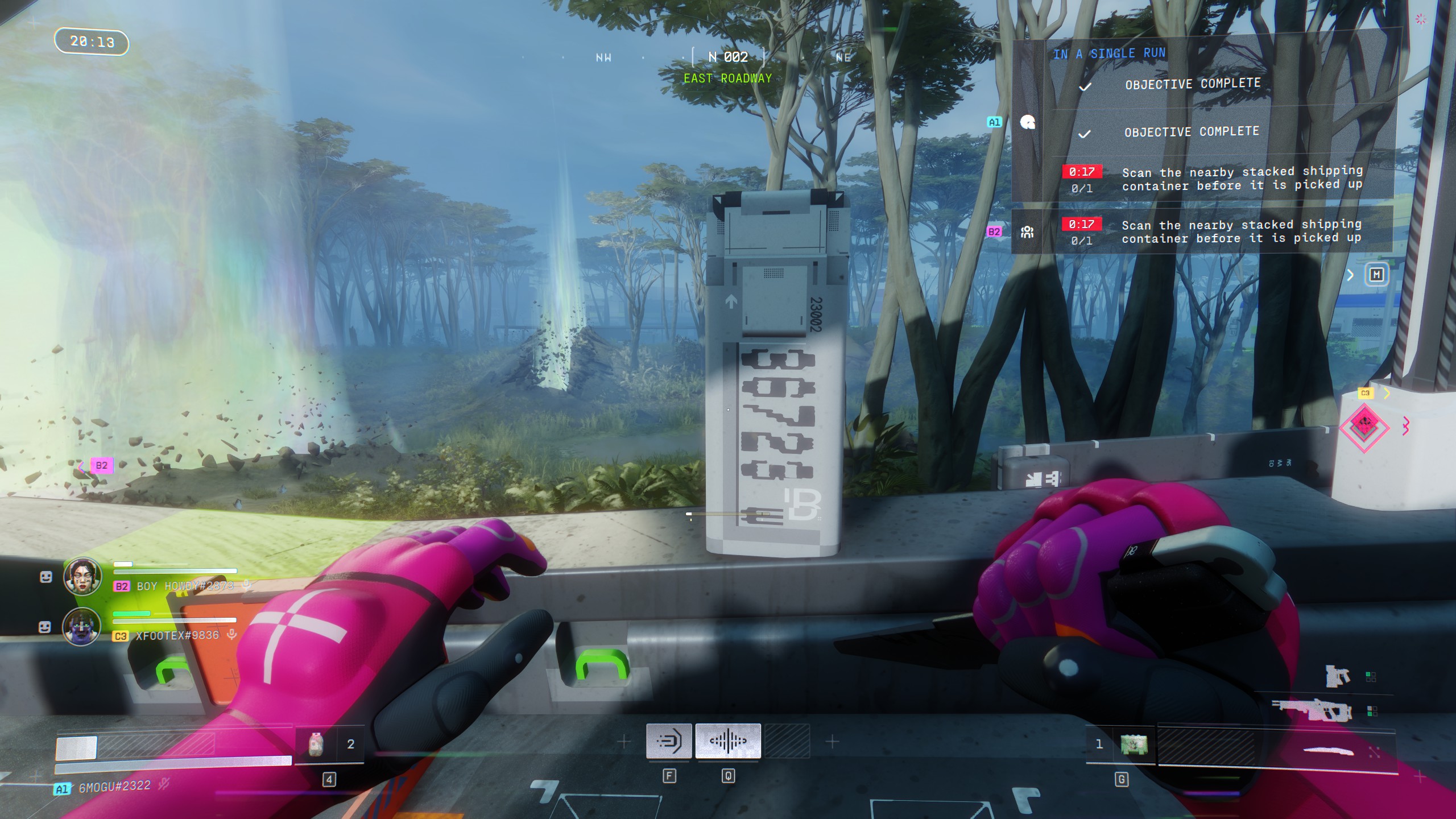Click the B2 squad scan container objective

coord(1241,231)
